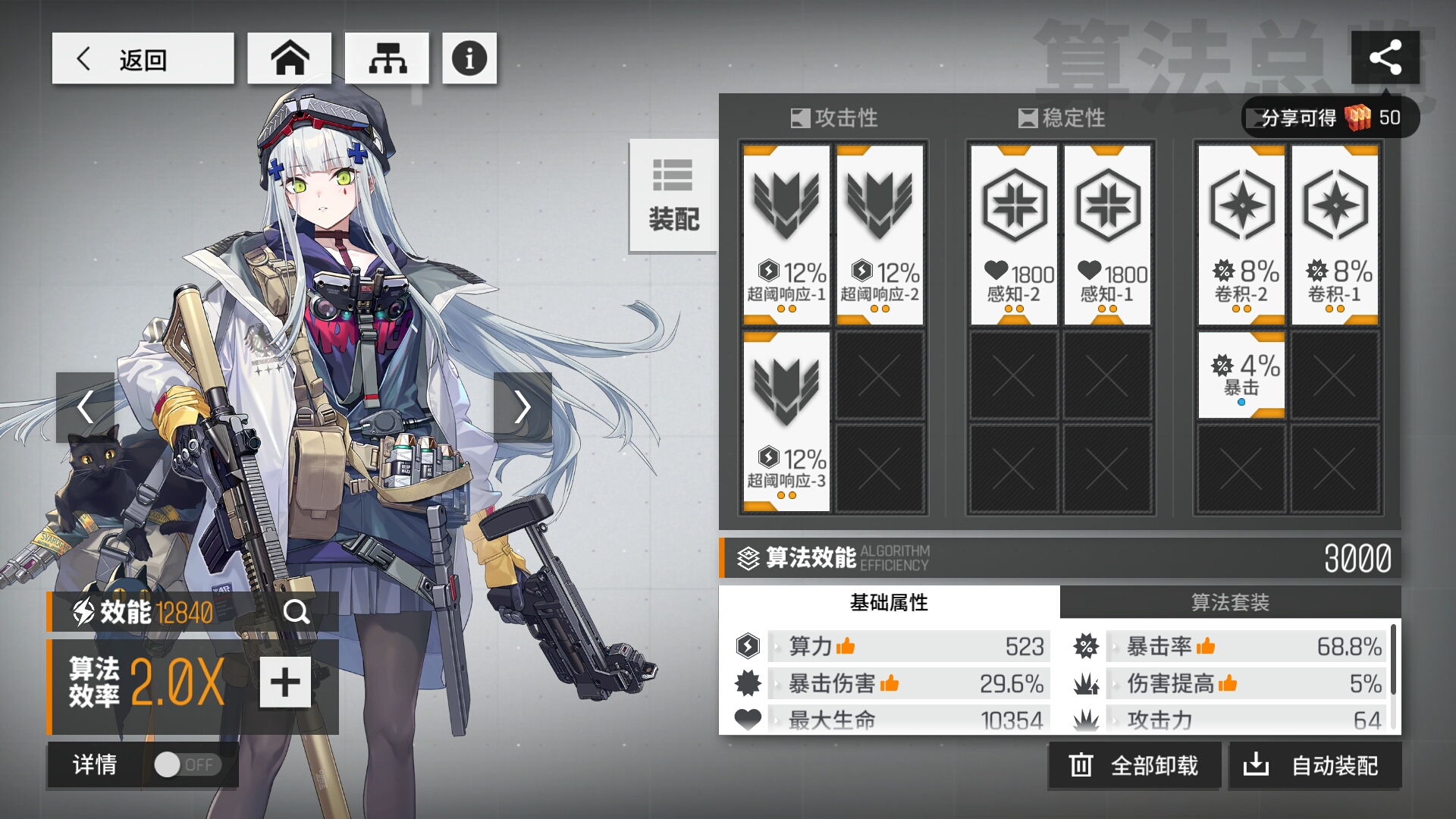Image resolution: width=1456 pixels, height=819 pixels.
Task: Toggle the 详情 details switch
Action: 187,765
